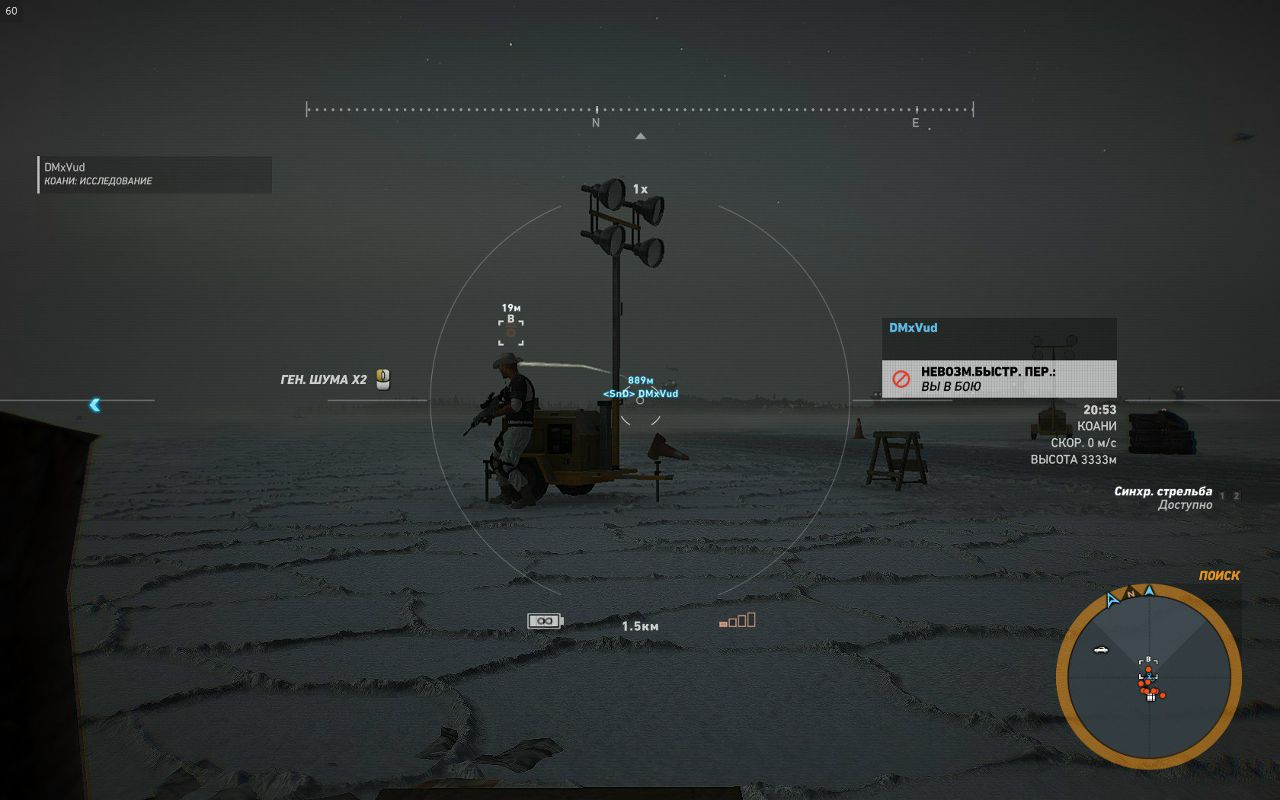Screen dimensions: 1280x800
Task: Select the DMxVud squad panel
Action: click(155, 174)
